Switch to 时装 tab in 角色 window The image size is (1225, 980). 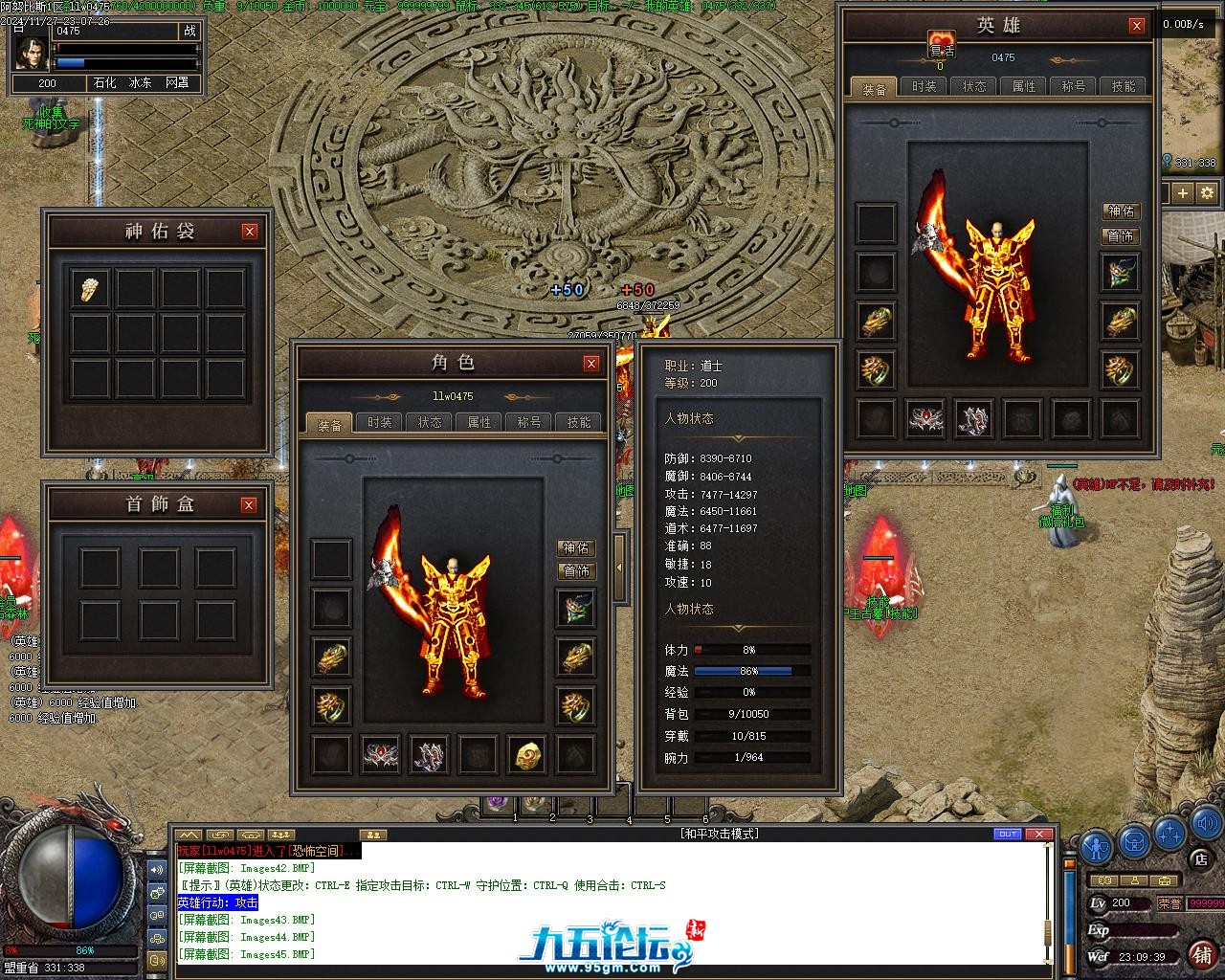(380, 422)
